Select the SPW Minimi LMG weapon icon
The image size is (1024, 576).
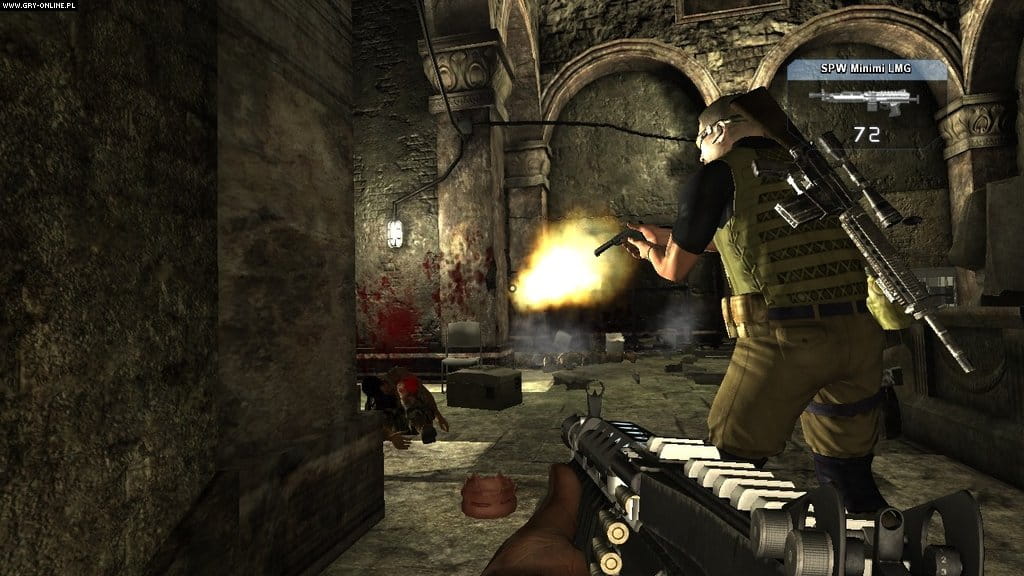point(864,98)
